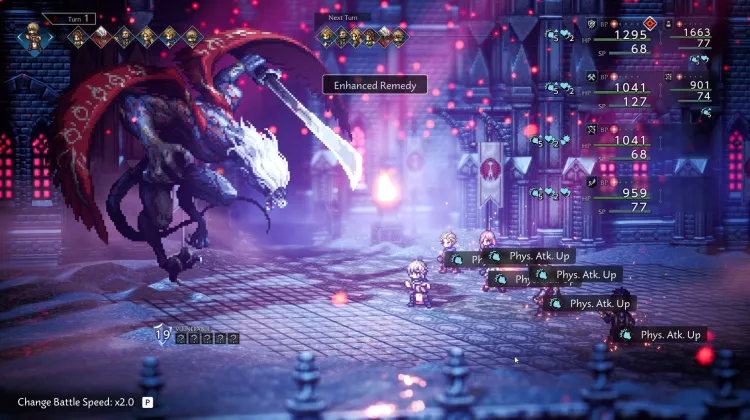Select the large active character portrait
Image resolution: width=750 pixels, height=420 pixels.
[35, 37]
